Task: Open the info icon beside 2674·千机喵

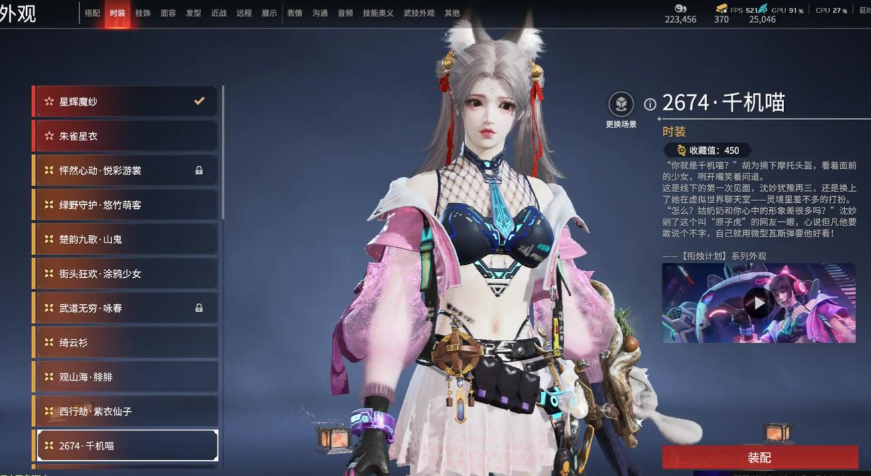Action: point(650,103)
